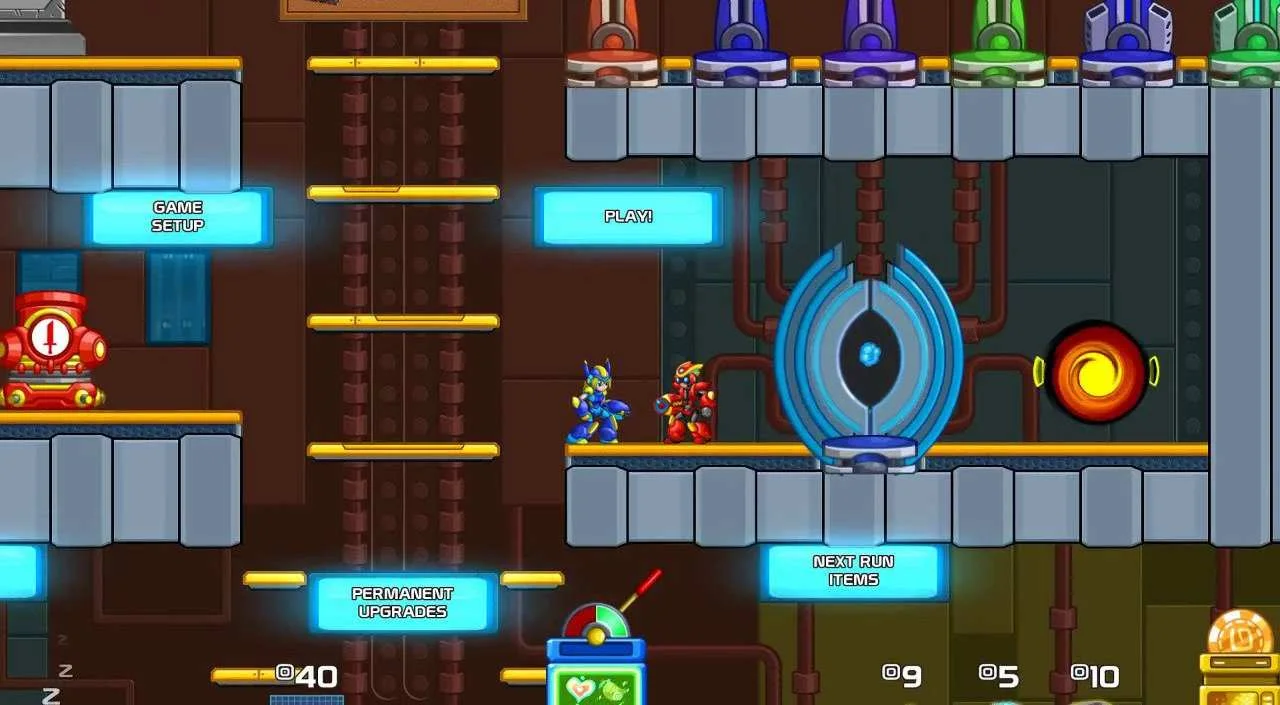Open the Game Setup panel
Screen dimensions: 1280x705
[x=177, y=217]
